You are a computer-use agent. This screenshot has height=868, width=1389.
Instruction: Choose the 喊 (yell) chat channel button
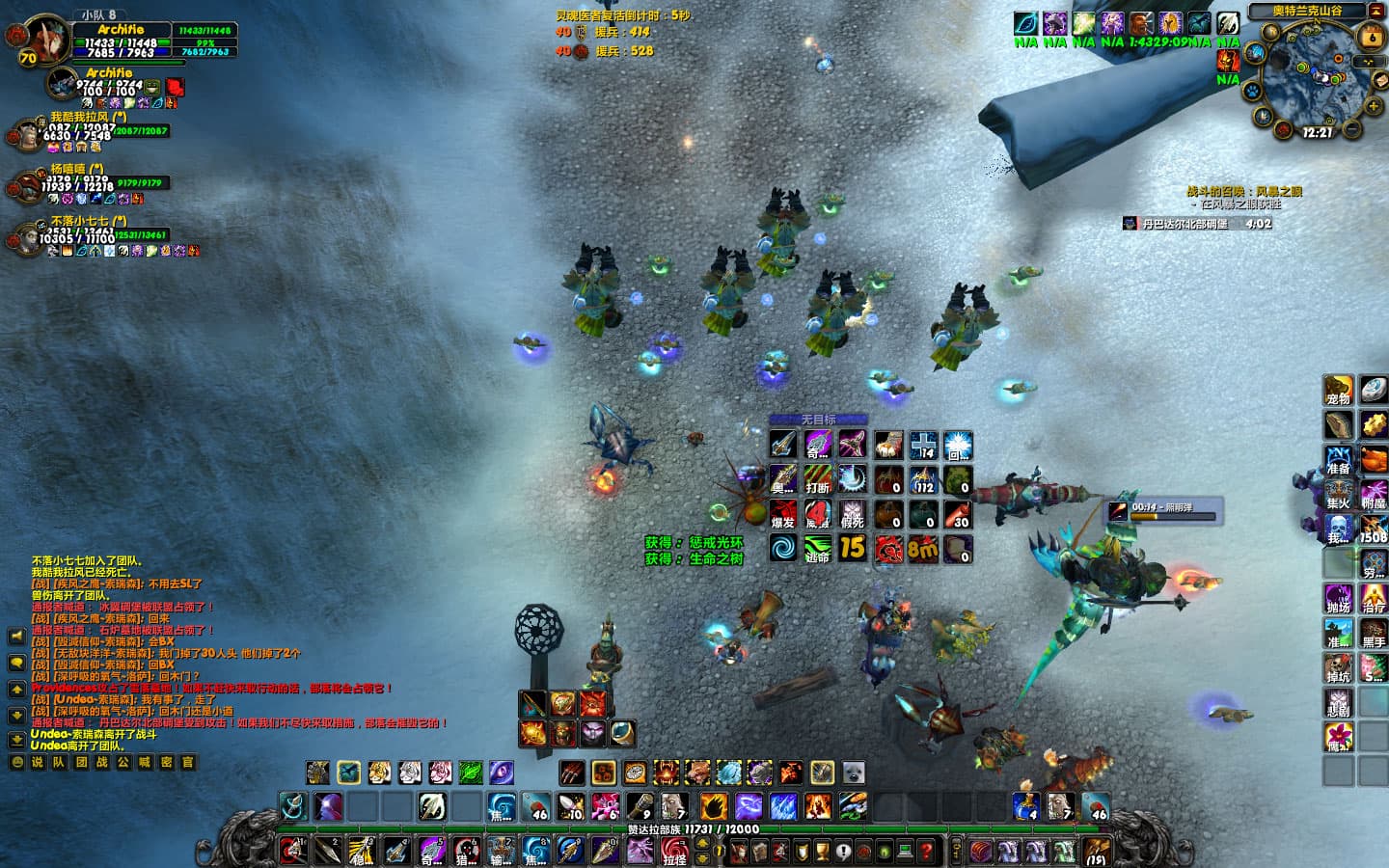tap(145, 762)
